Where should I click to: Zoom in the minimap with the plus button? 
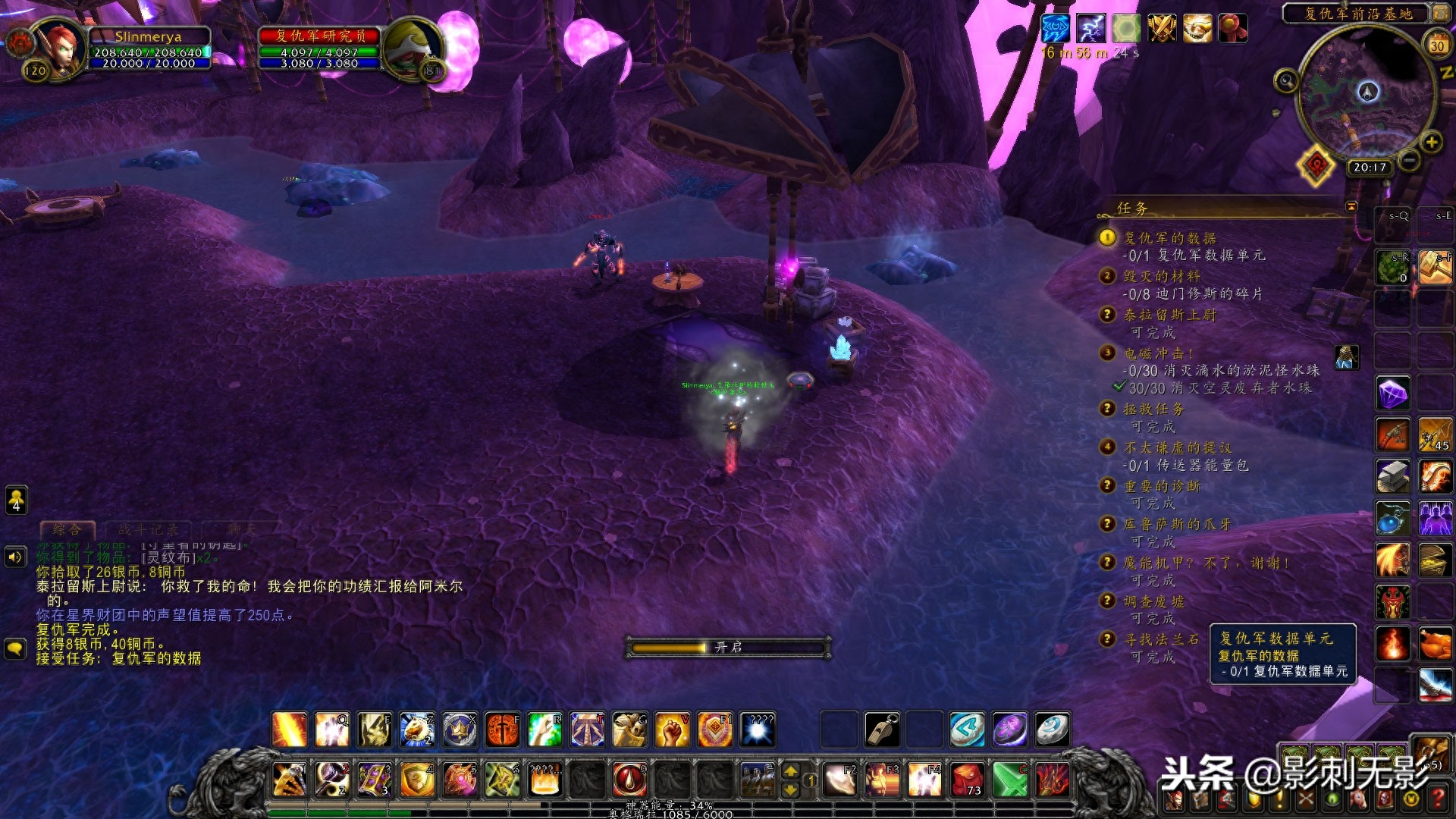(1432, 142)
